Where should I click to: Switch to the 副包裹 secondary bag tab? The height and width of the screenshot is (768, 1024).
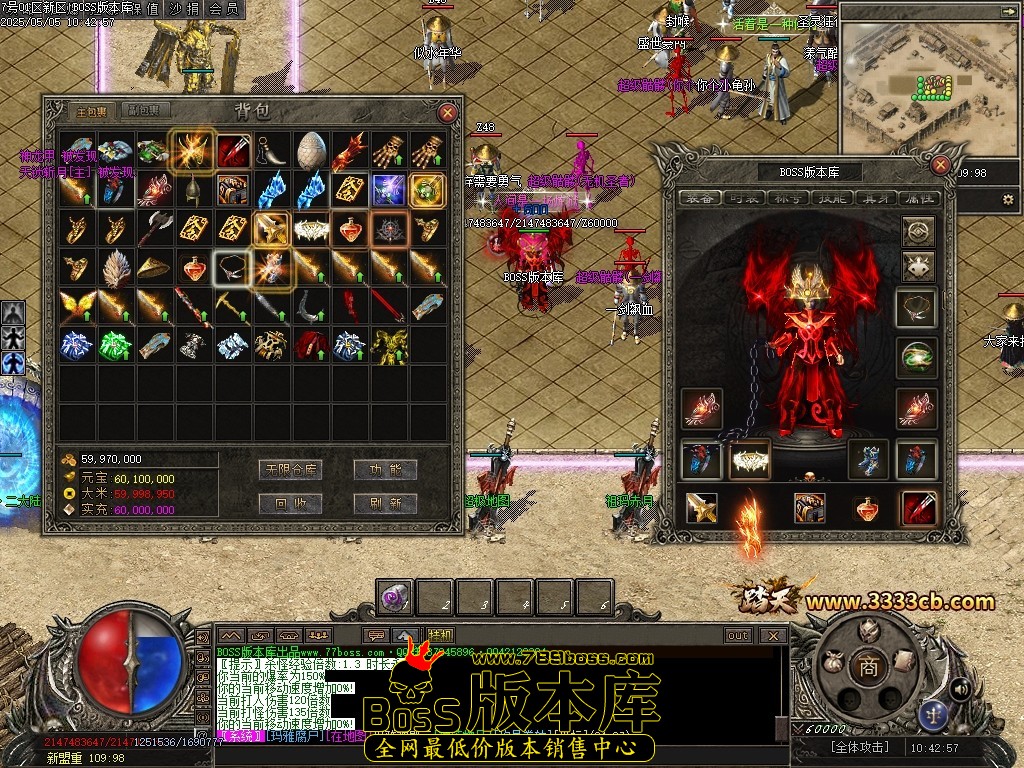click(x=145, y=111)
